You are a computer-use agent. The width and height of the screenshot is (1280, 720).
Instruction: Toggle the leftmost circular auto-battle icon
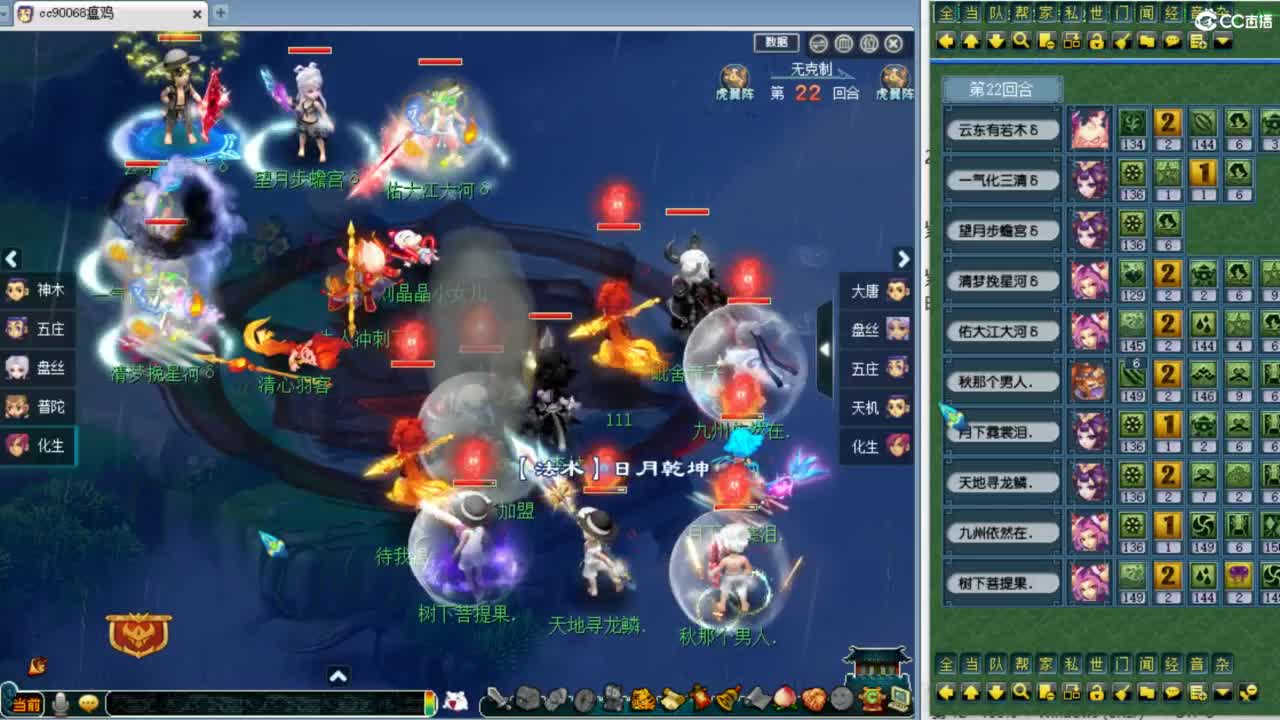(817, 43)
